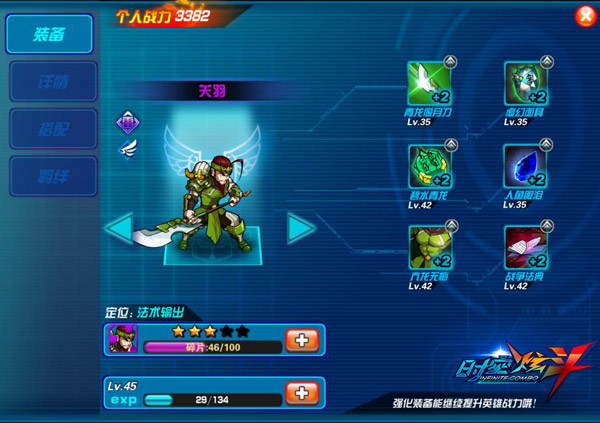Viewport: 600px width, 423px height.
Task: Add hero fragments with the star-row plus button
Action: pyautogui.click(x=301, y=339)
